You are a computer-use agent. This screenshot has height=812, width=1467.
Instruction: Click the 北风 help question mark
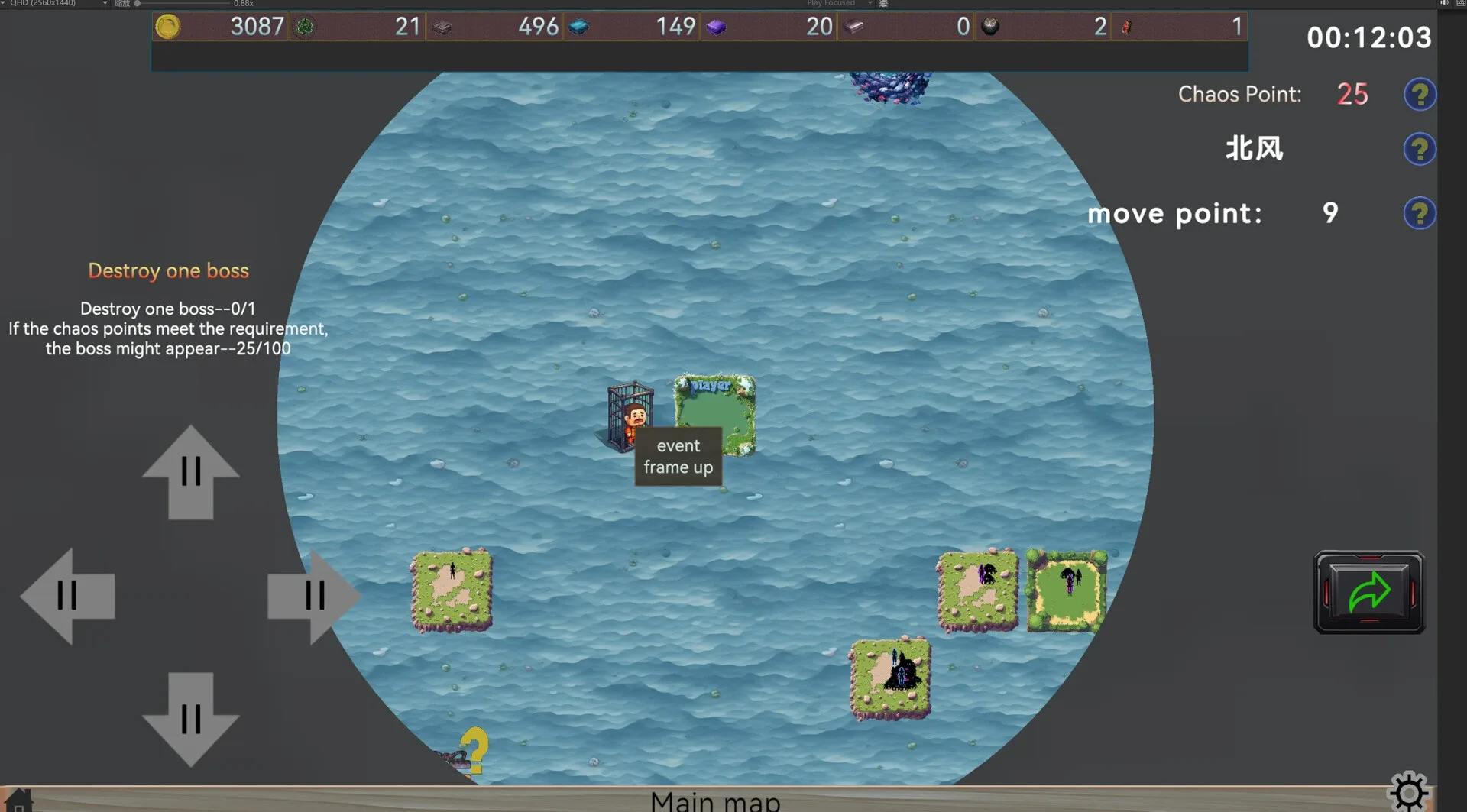click(x=1420, y=149)
